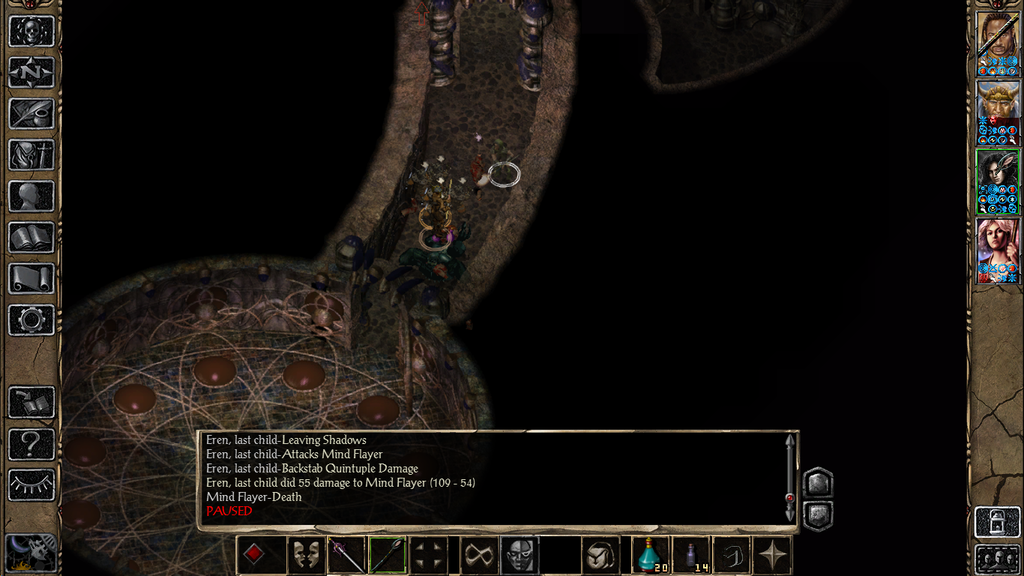Open the gear options menu
Viewport: 1024px width, 576px height.
click(x=31, y=320)
